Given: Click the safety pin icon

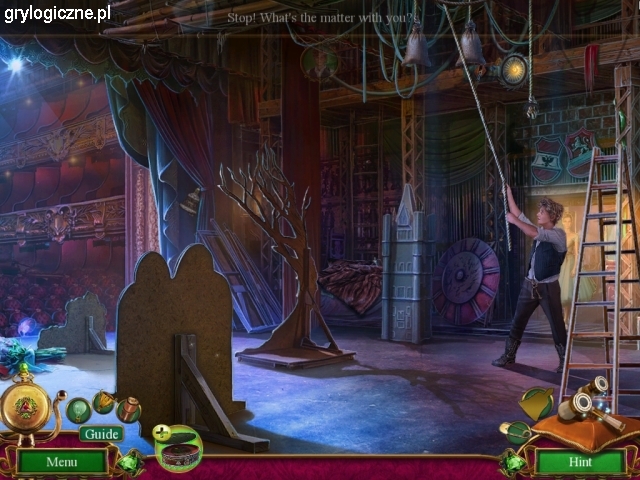Looking at the screenshot, I should [517, 432].
